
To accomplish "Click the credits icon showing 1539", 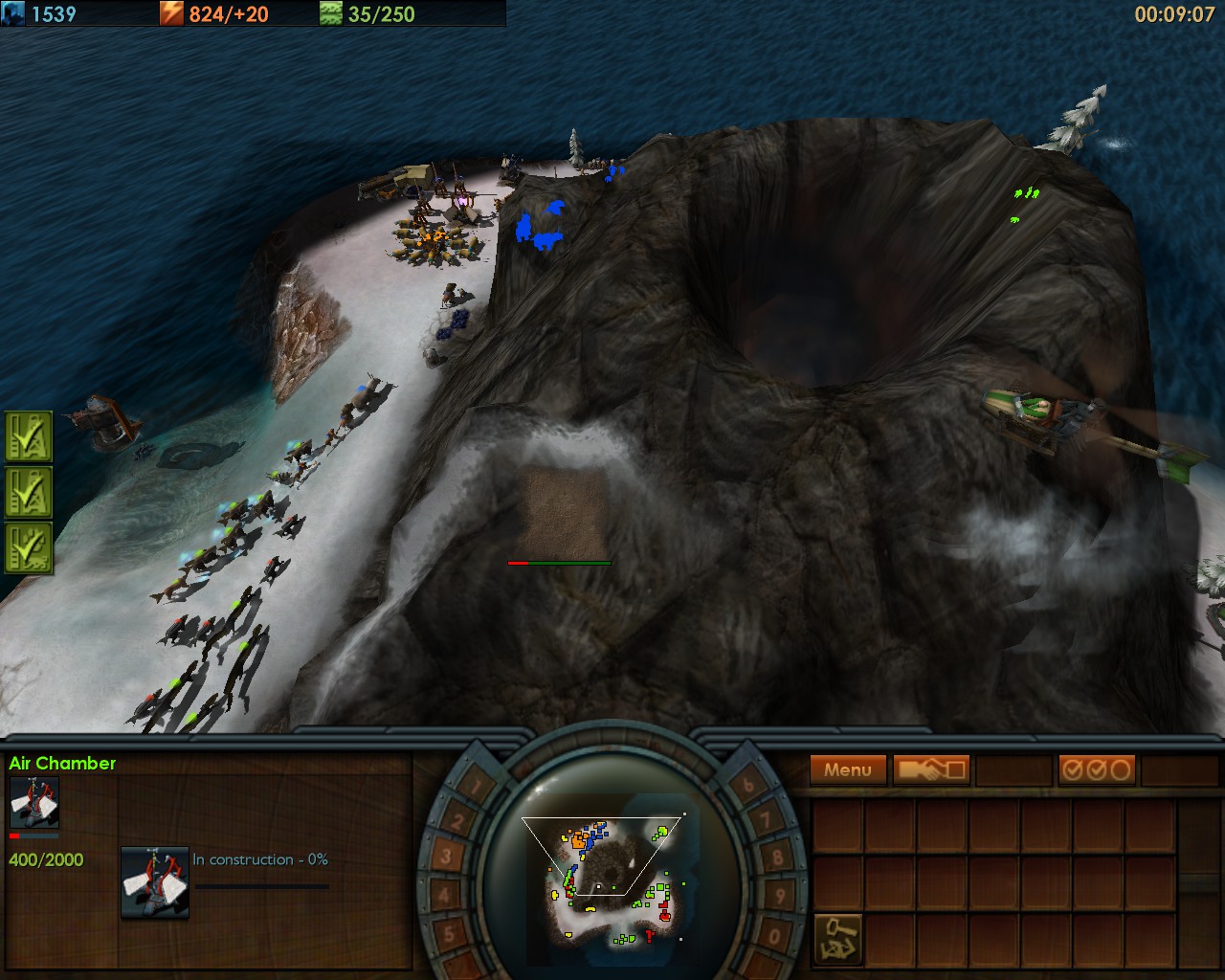I will (13, 13).
